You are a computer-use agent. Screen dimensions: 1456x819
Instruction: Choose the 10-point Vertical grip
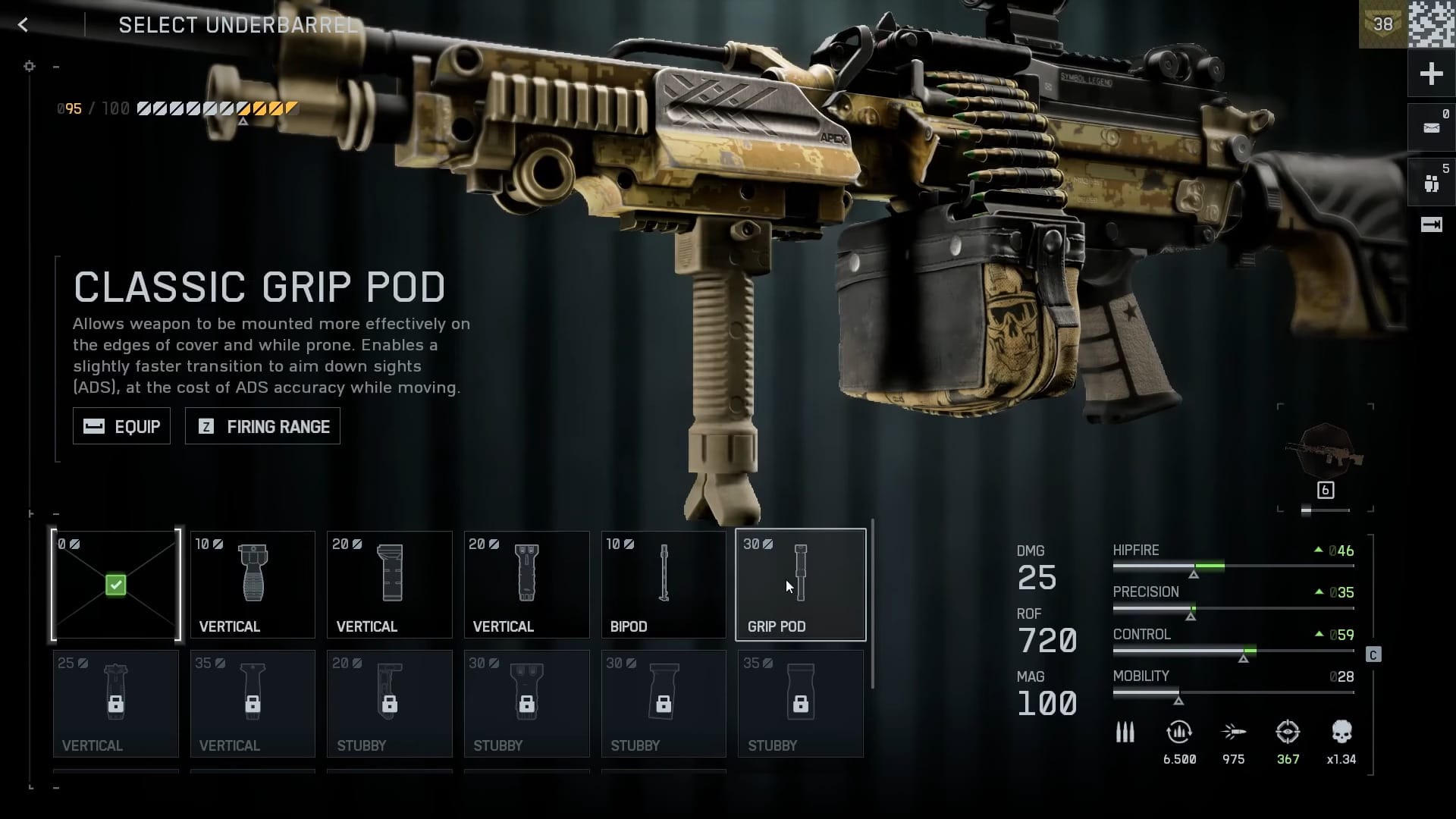click(x=253, y=585)
